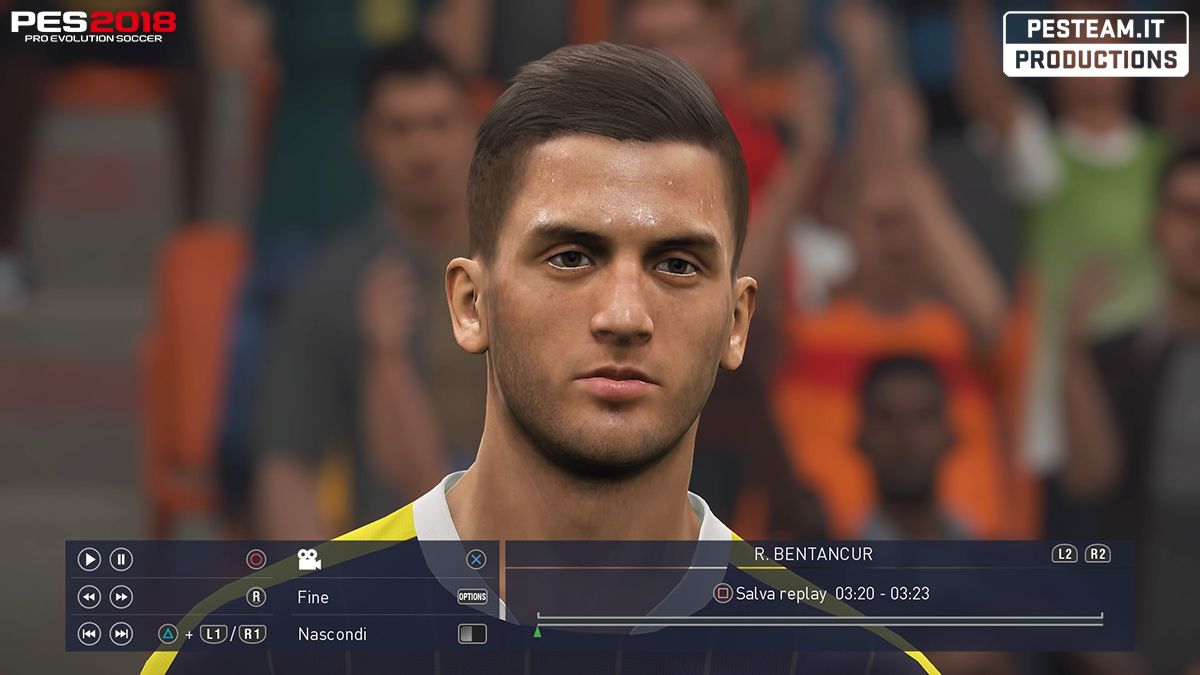Rewind the replay

(x=89, y=597)
